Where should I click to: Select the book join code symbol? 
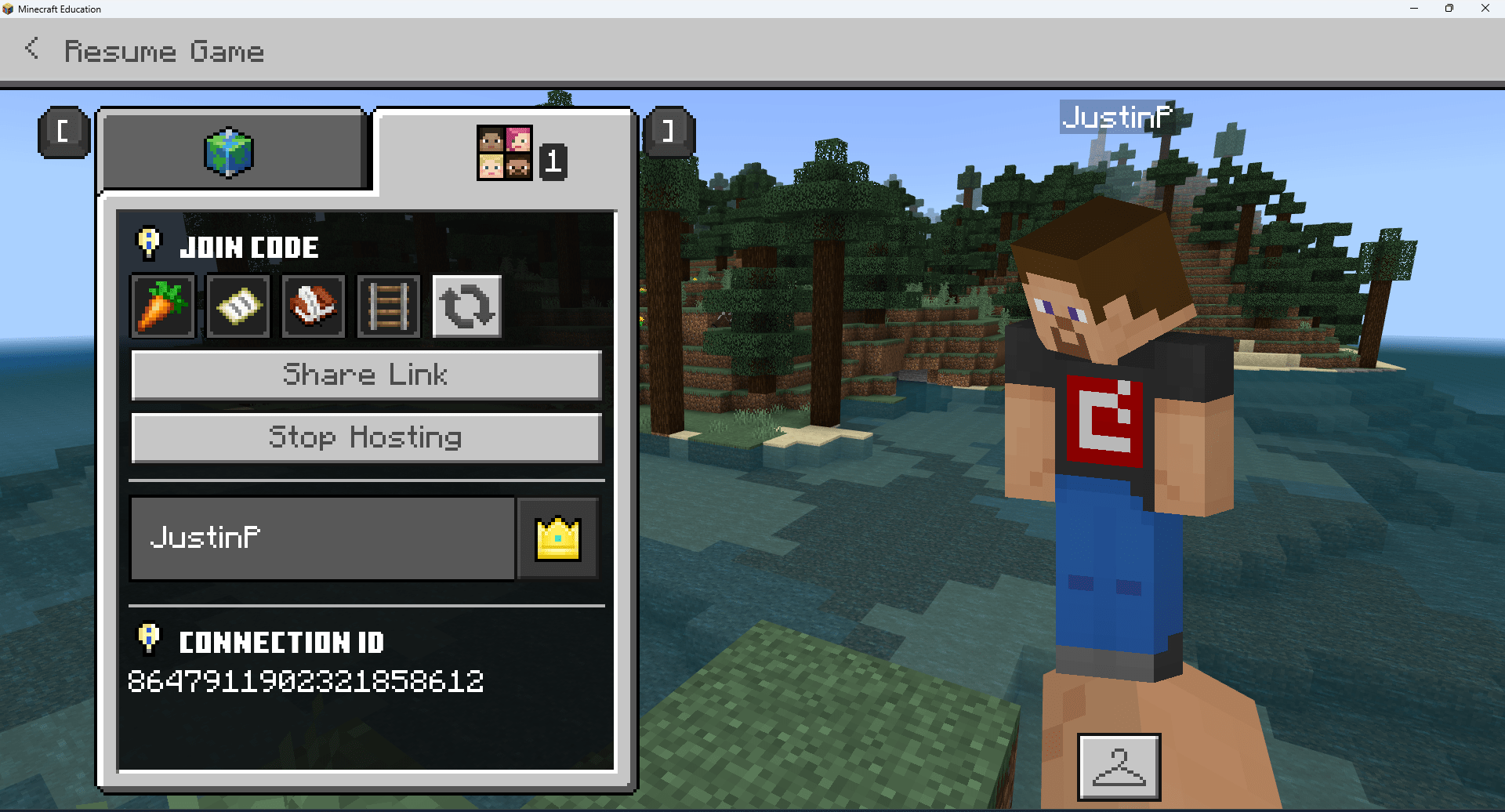pyautogui.click(x=313, y=306)
